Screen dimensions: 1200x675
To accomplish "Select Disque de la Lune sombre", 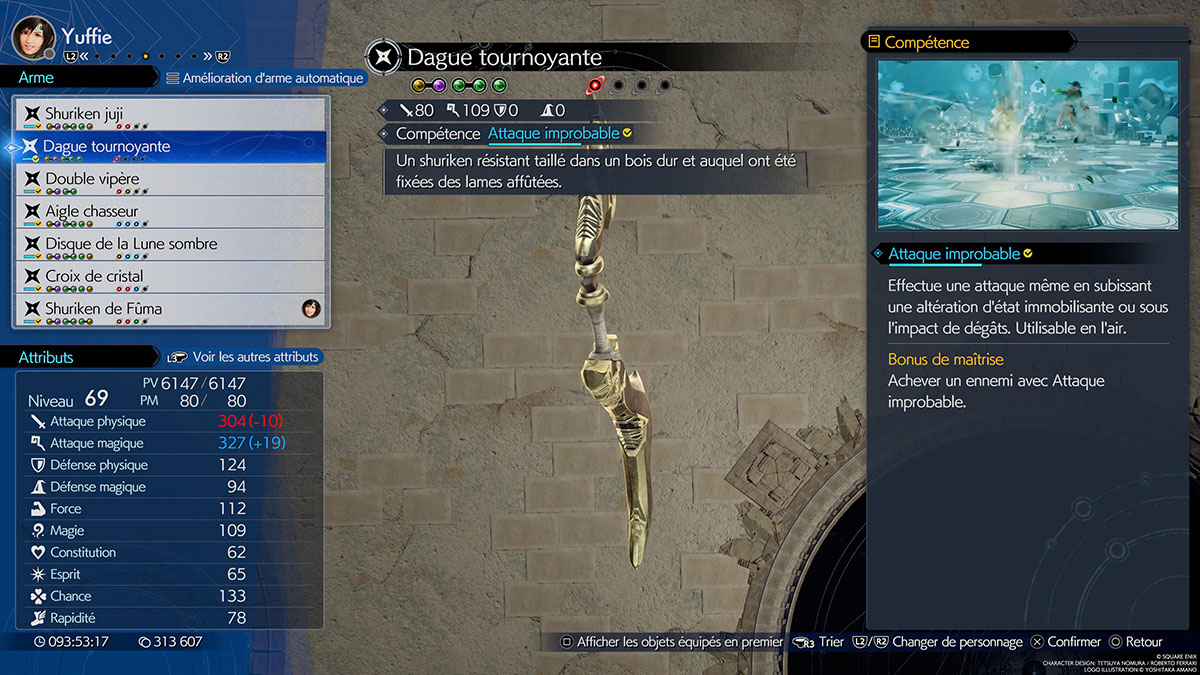I will click(x=168, y=244).
